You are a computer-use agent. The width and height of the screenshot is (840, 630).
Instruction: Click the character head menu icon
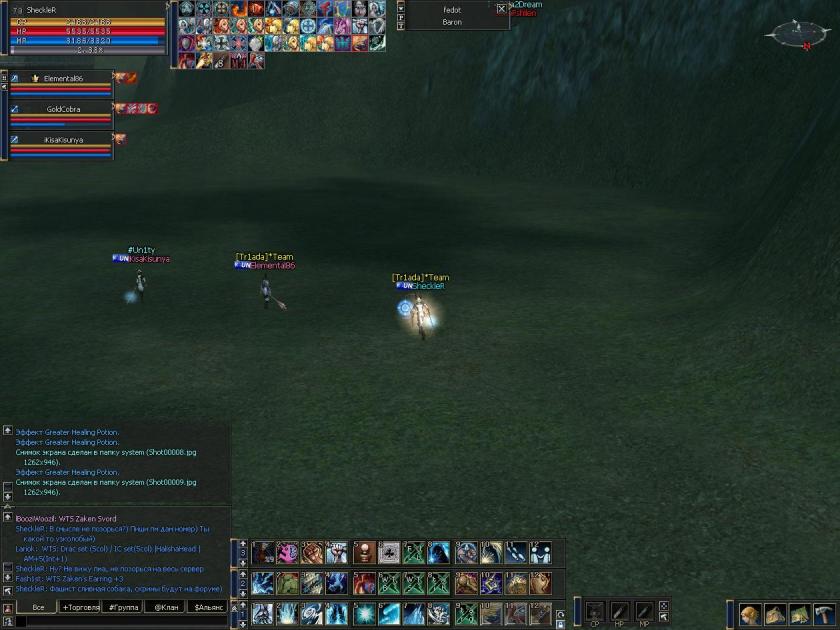750,613
